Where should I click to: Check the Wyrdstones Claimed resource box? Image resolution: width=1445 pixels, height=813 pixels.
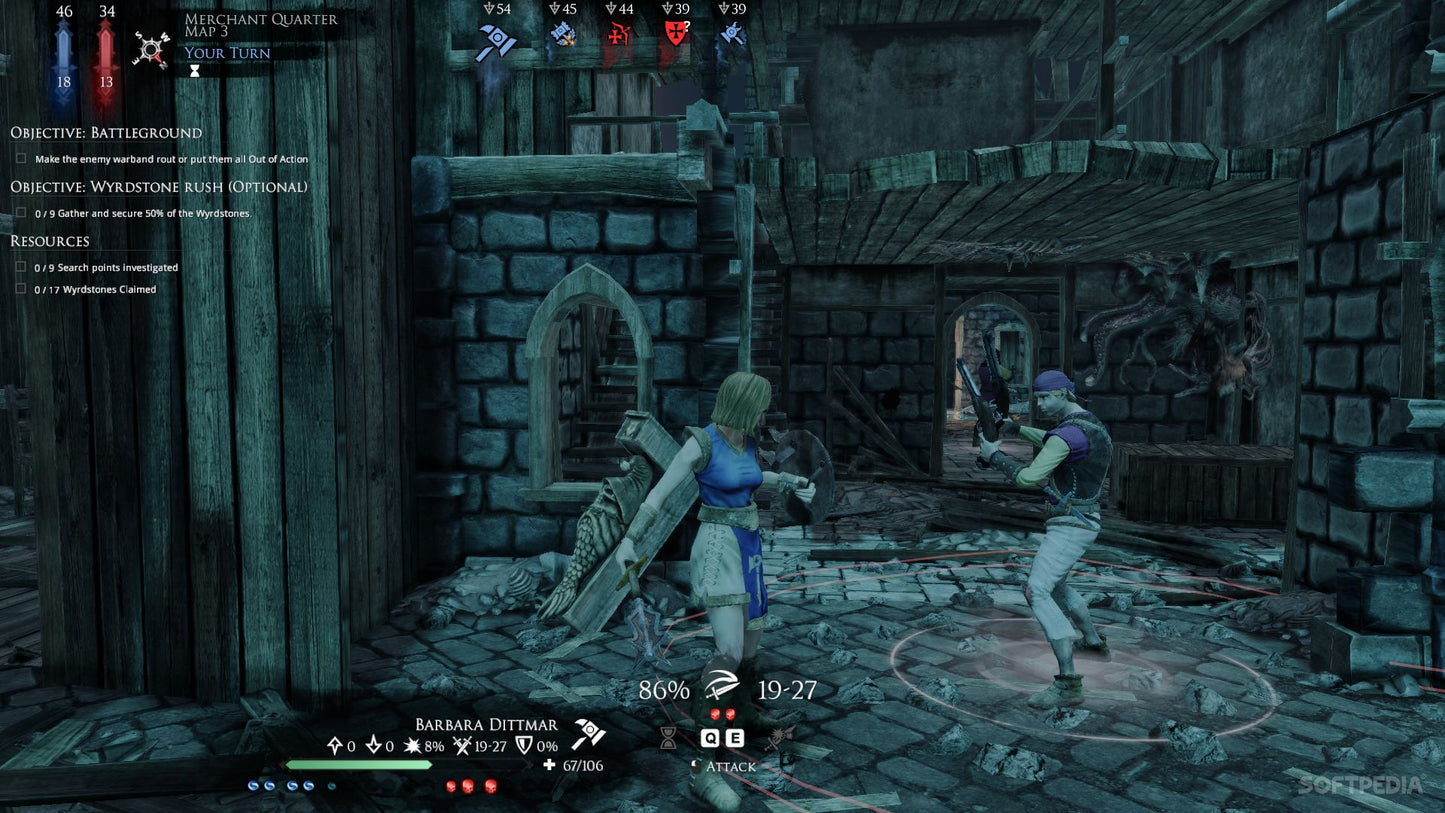click(x=21, y=288)
